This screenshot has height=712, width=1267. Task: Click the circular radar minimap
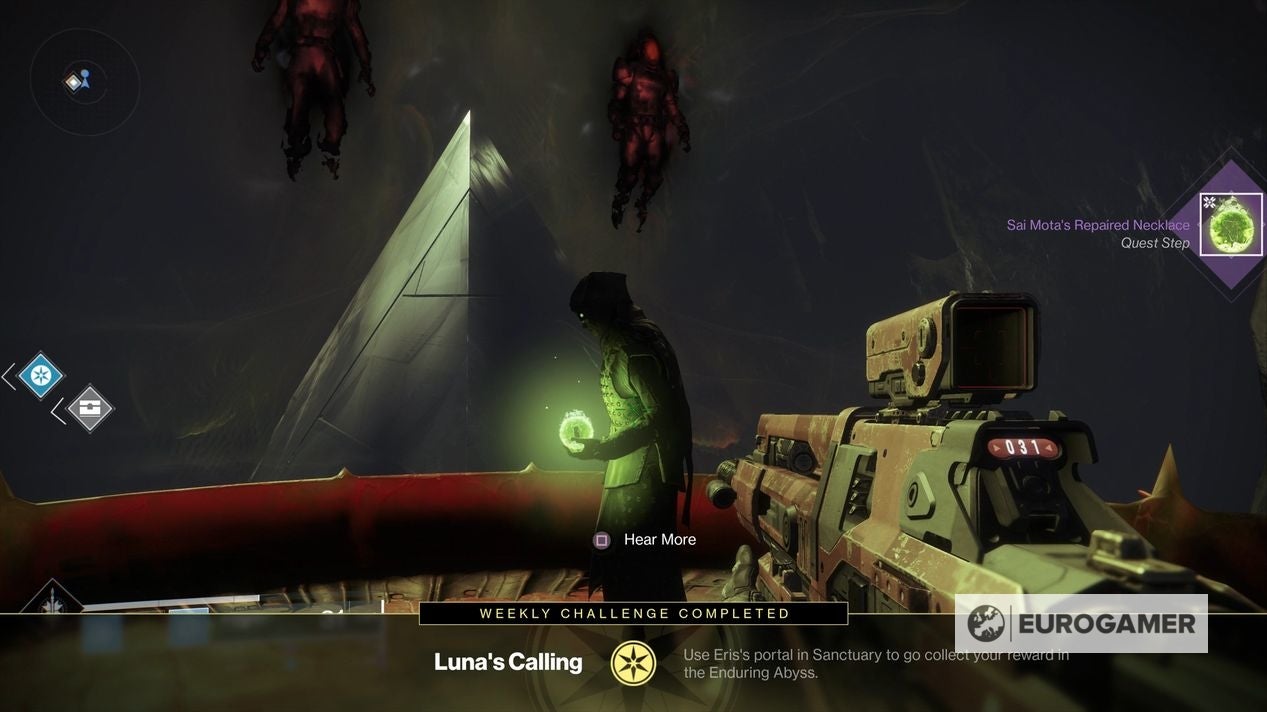click(x=84, y=82)
